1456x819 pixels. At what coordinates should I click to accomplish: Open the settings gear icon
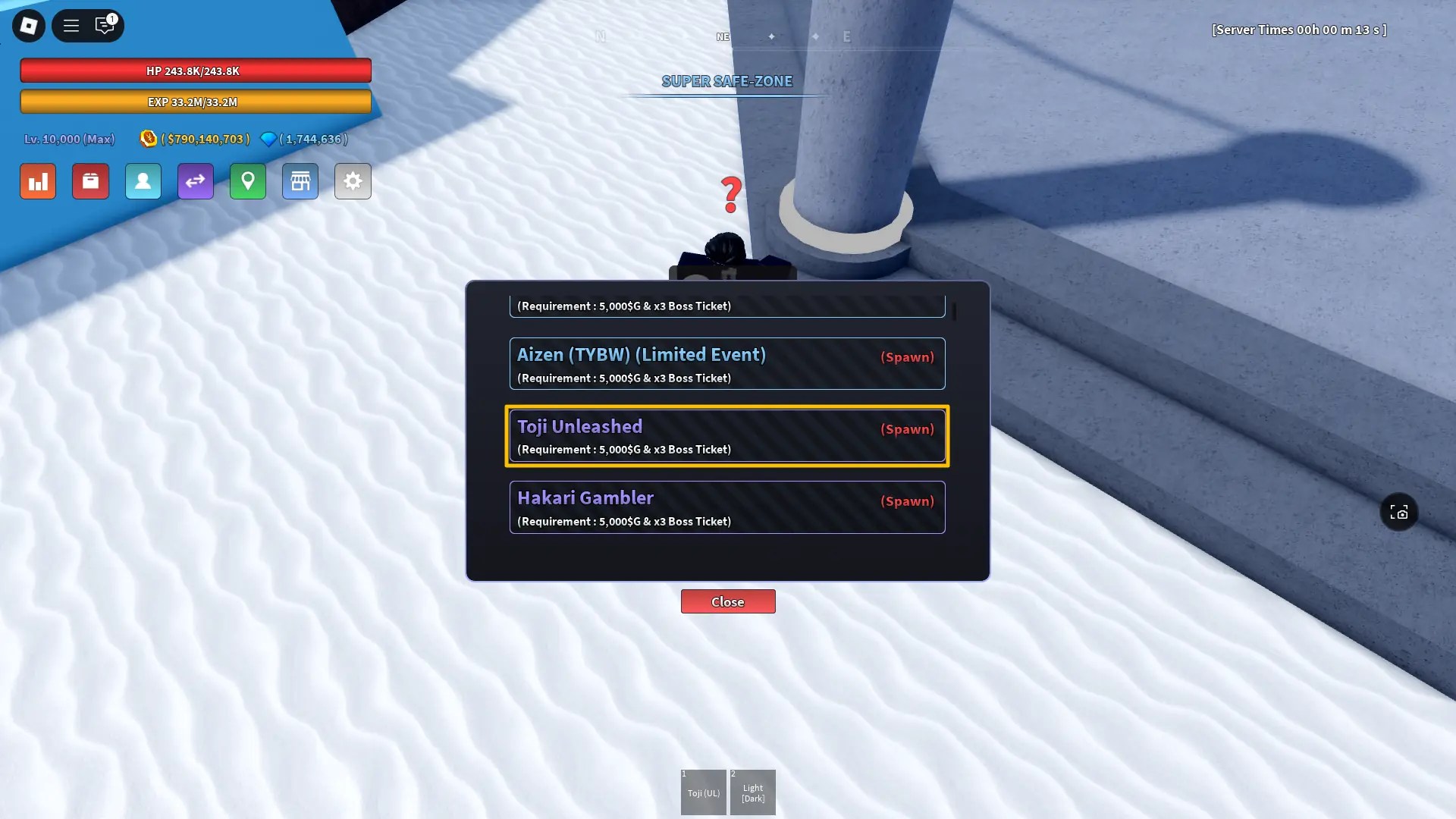coord(352,181)
